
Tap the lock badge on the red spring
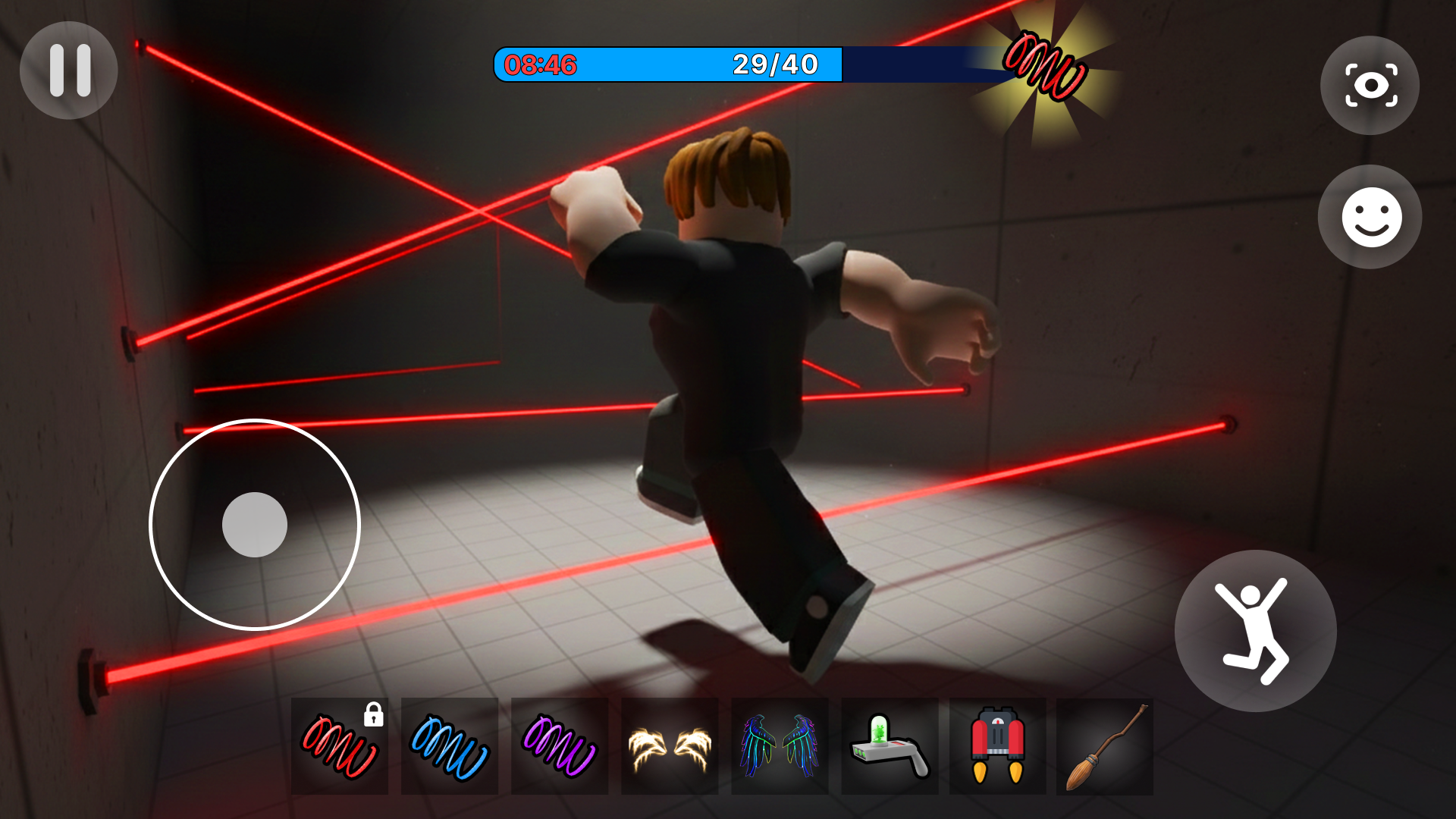click(x=372, y=715)
